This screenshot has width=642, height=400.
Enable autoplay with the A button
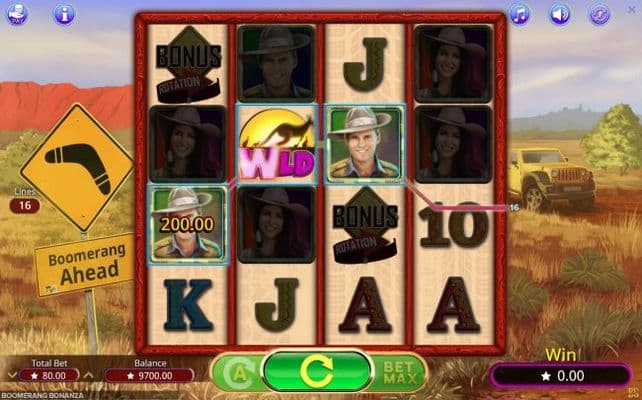pos(236,372)
